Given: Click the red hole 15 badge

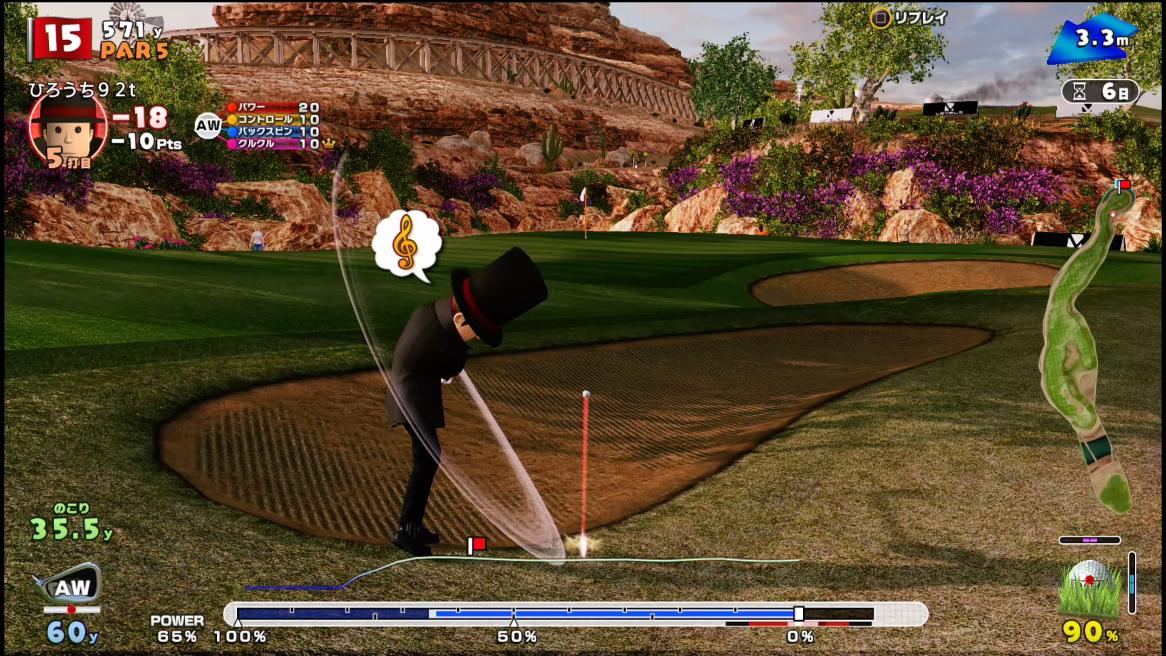Looking at the screenshot, I should [62, 38].
